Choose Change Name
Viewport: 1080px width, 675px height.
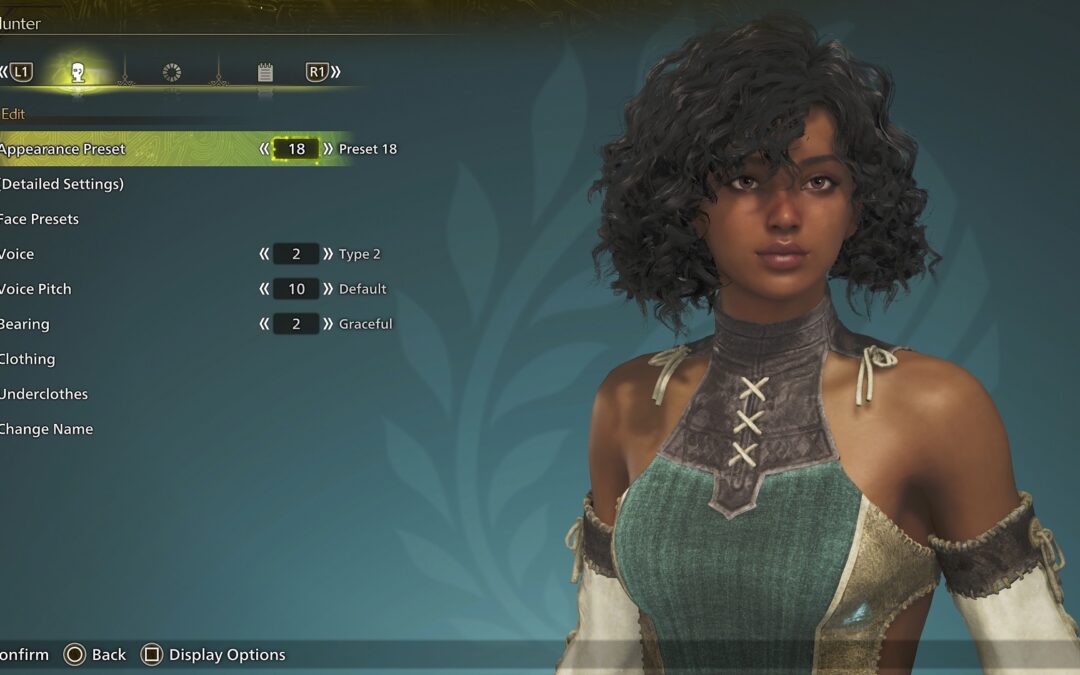click(47, 429)
